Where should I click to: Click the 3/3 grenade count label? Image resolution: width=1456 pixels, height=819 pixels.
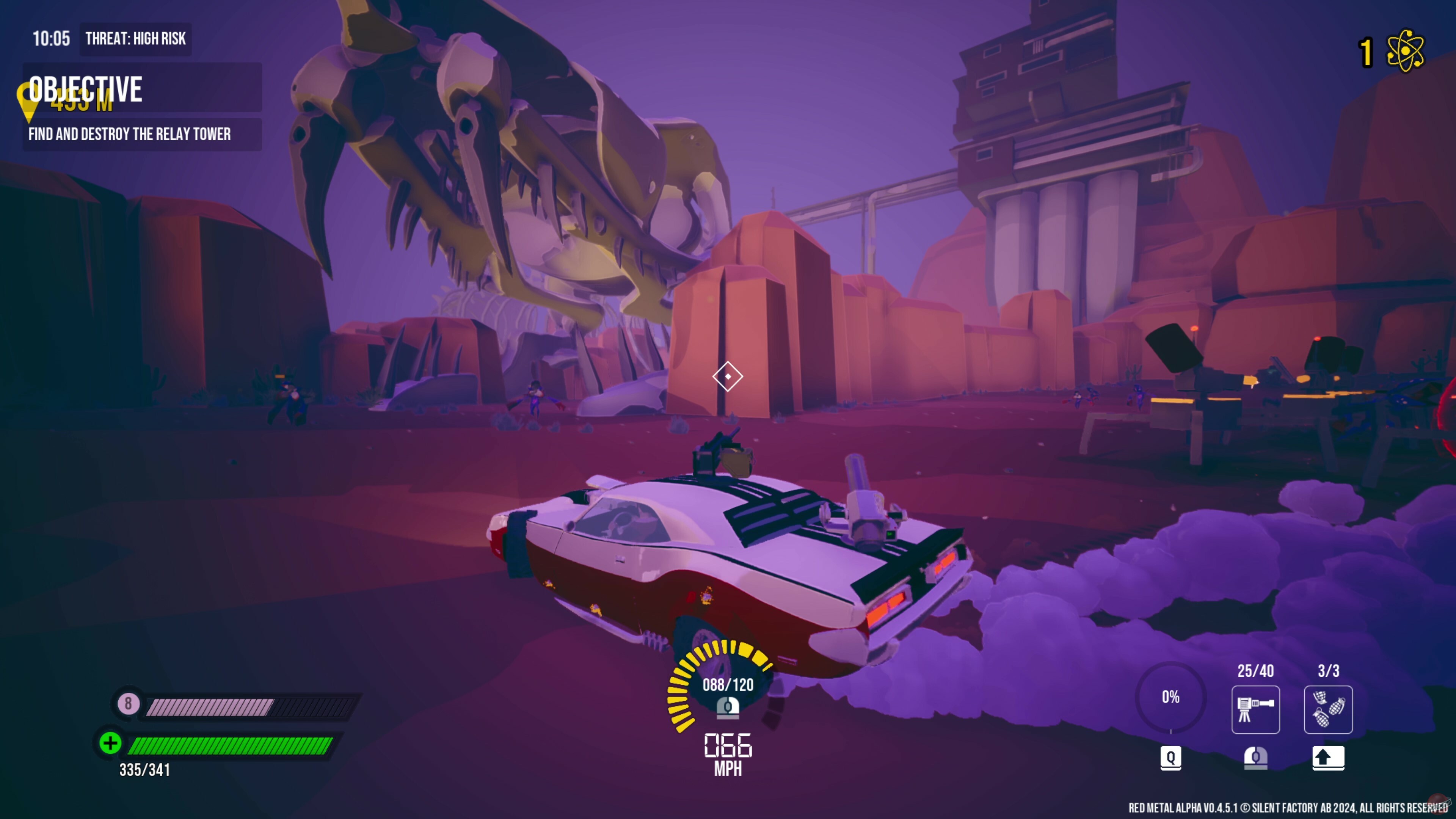point(1328,672)
